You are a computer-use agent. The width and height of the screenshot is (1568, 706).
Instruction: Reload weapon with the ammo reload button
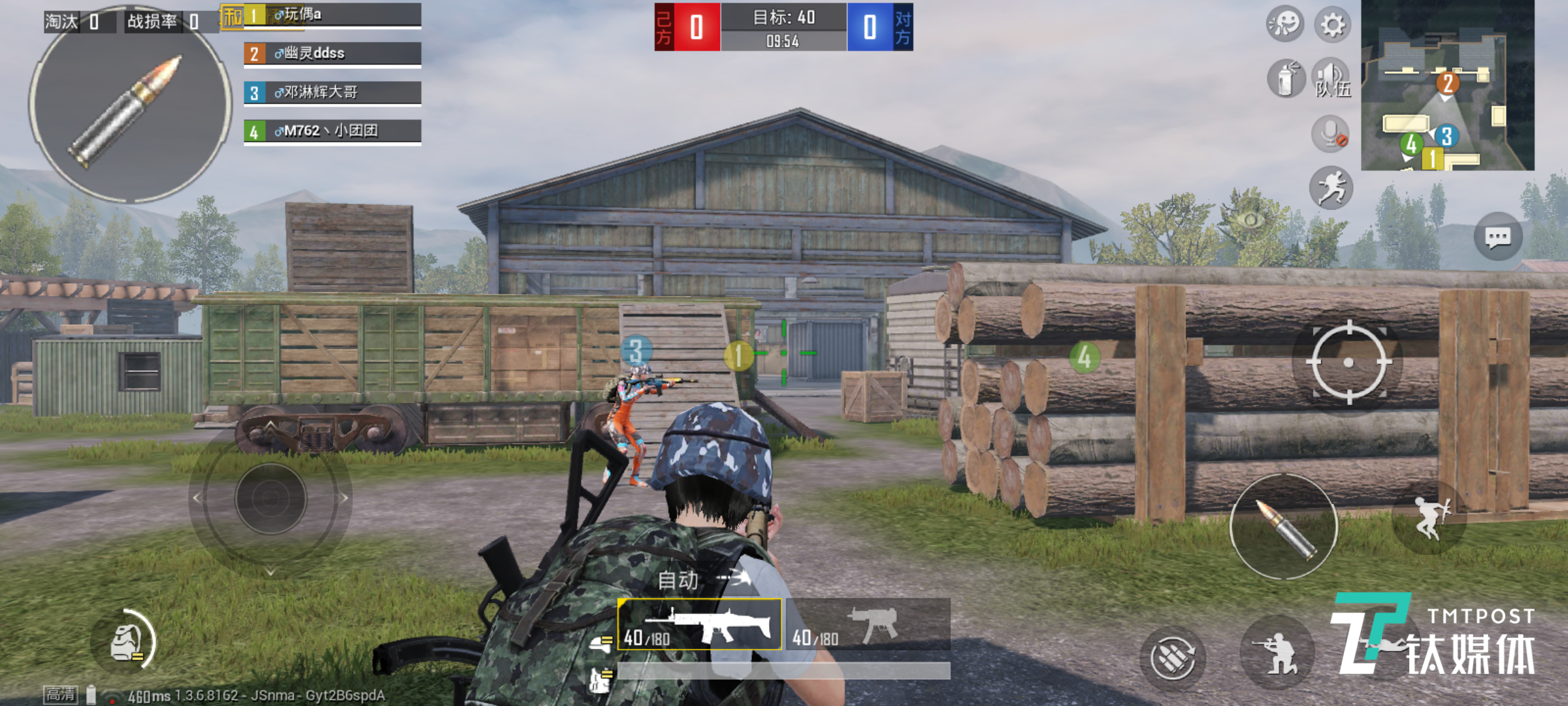coord(1173,656)
